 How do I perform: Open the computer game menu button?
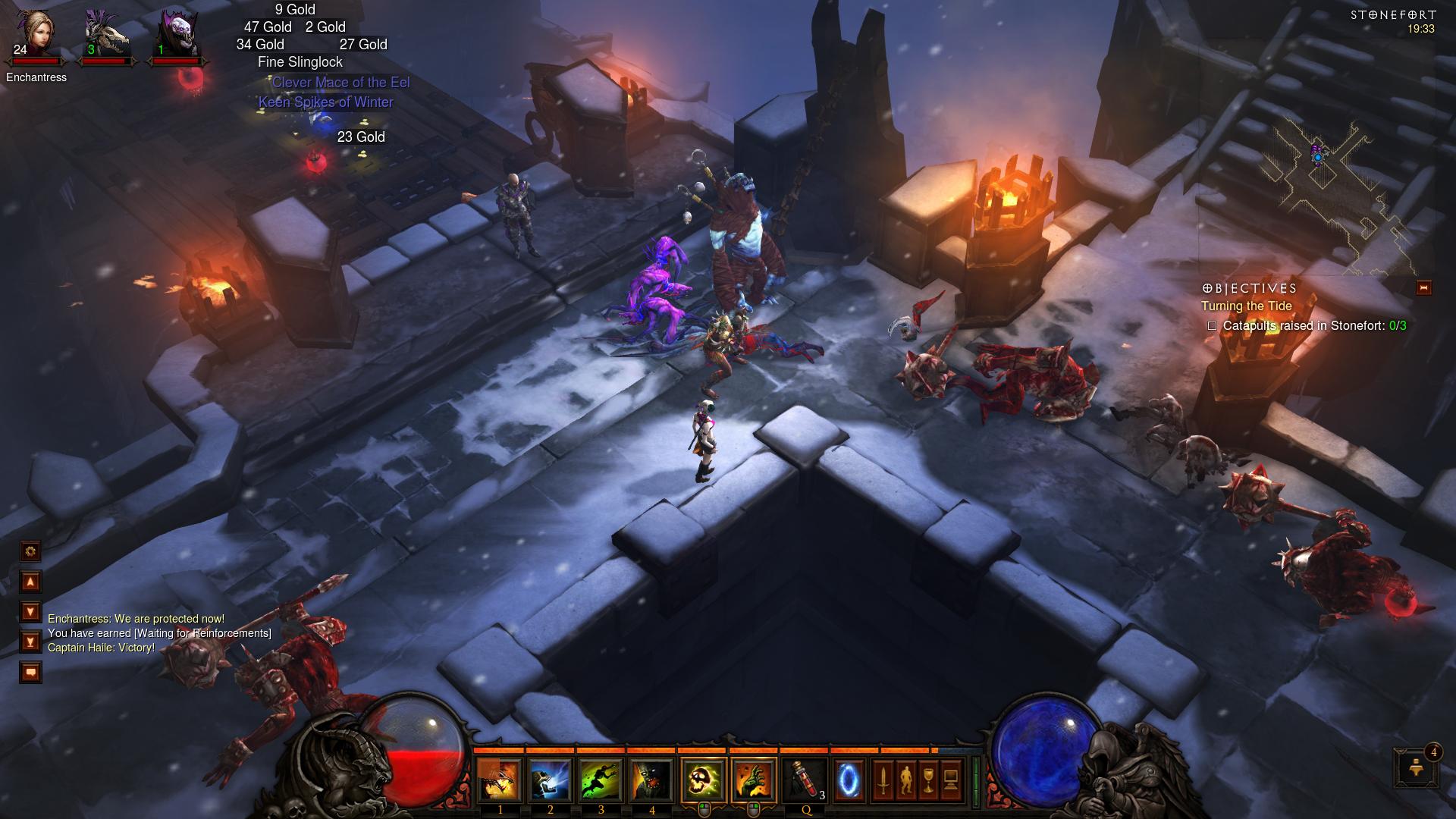point(951,780)
